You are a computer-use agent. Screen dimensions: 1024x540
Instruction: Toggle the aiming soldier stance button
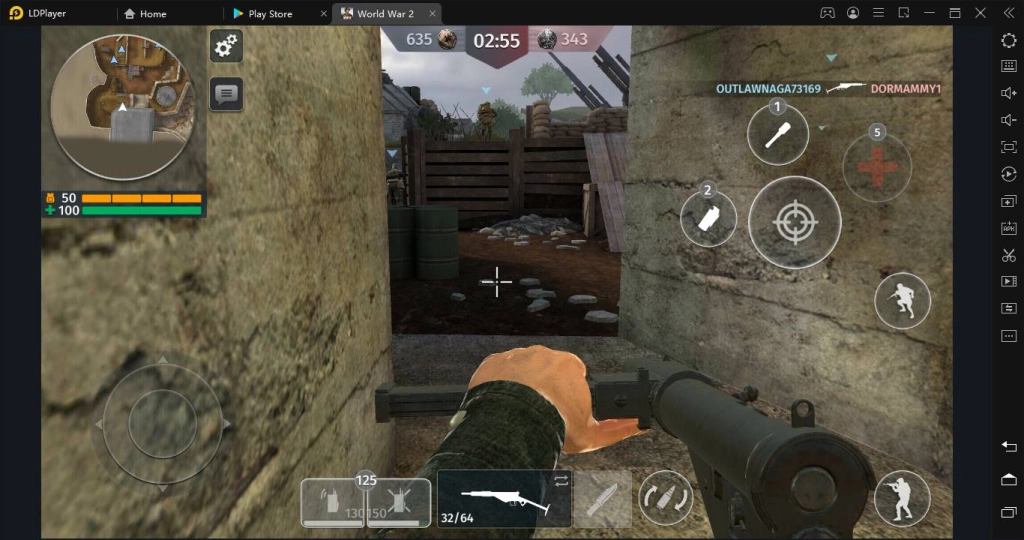(x=902, y=498)
